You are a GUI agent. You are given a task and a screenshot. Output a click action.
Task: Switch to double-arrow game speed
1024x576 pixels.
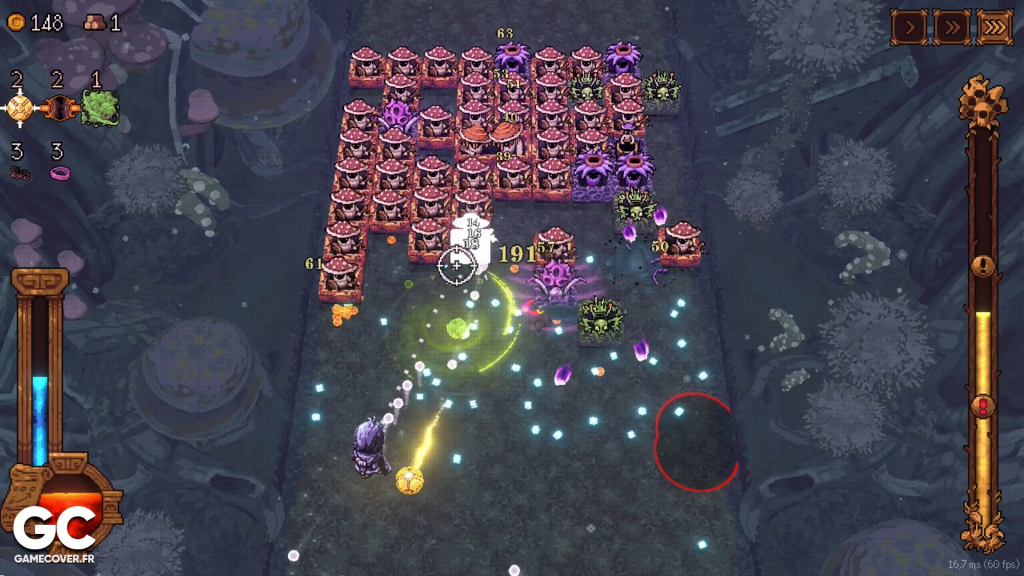pyautogui.click(x=951, y=26)
